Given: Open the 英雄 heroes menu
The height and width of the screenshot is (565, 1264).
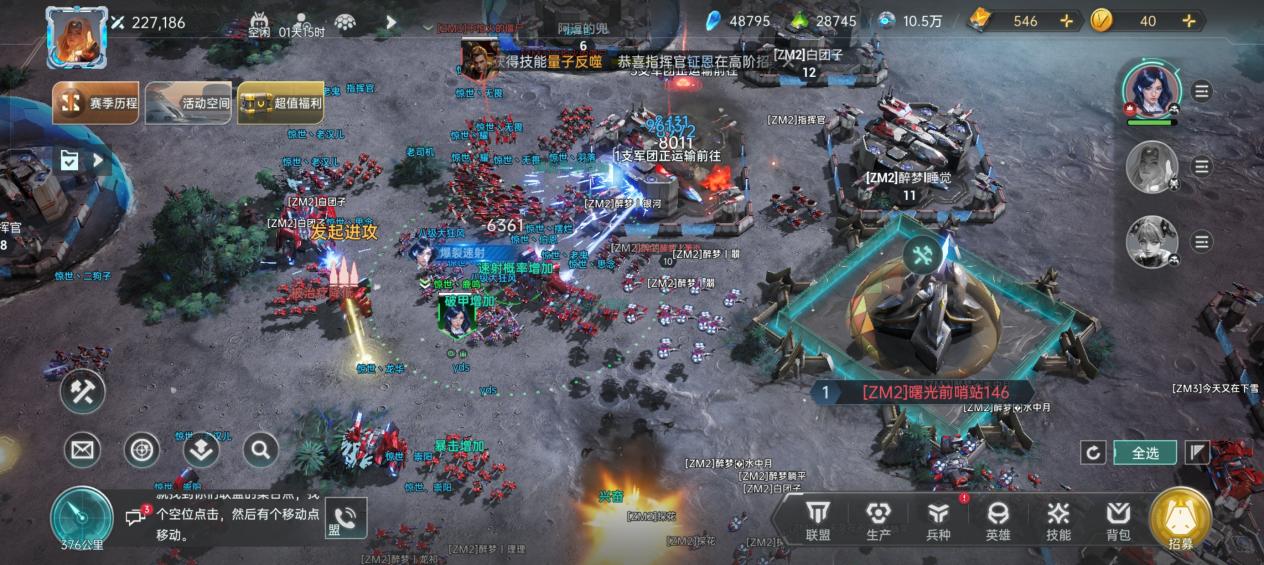Looking at the screenshot, I should click(998, 521).
